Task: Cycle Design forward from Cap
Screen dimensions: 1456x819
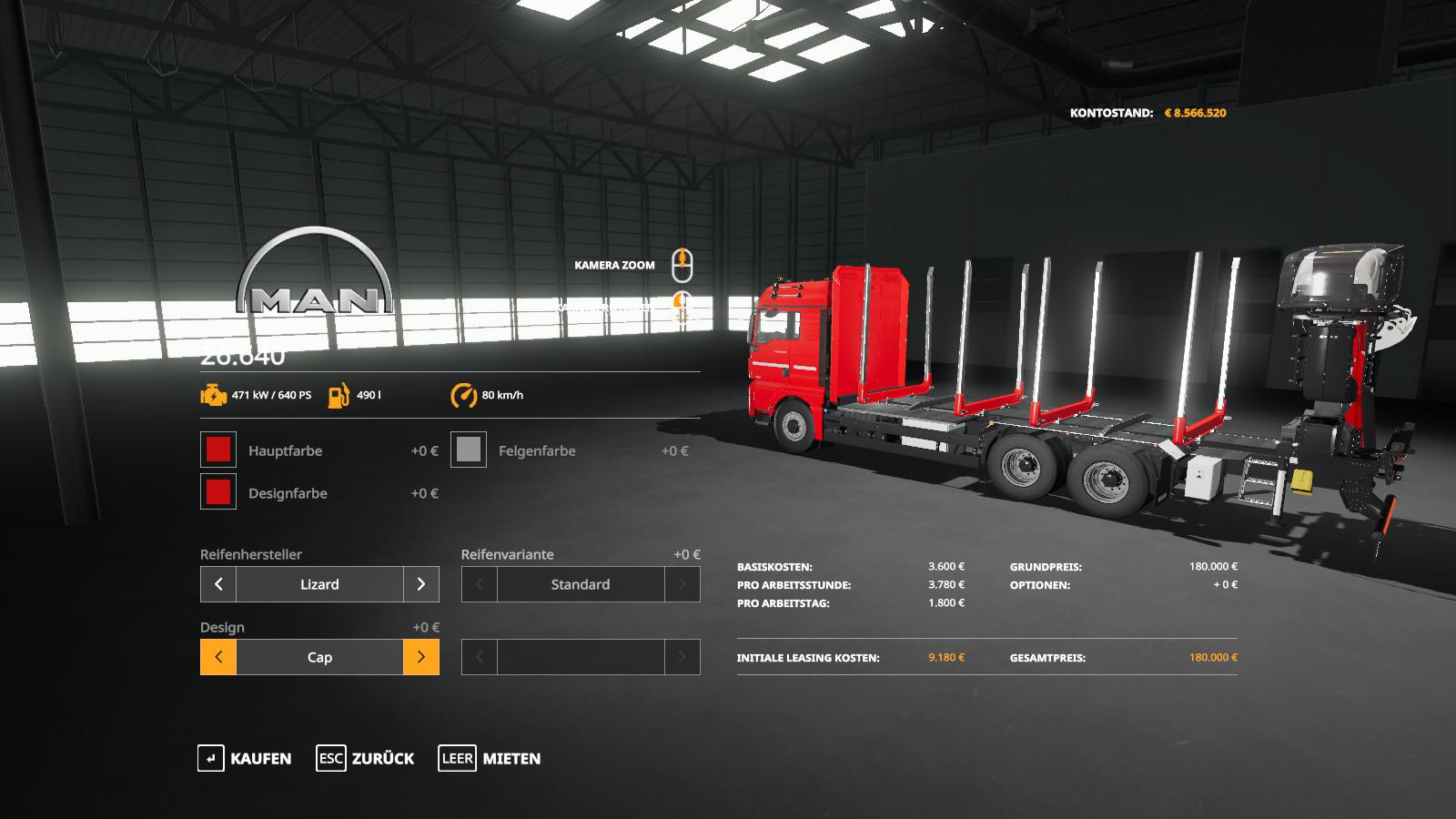Action: click(420, 657)
